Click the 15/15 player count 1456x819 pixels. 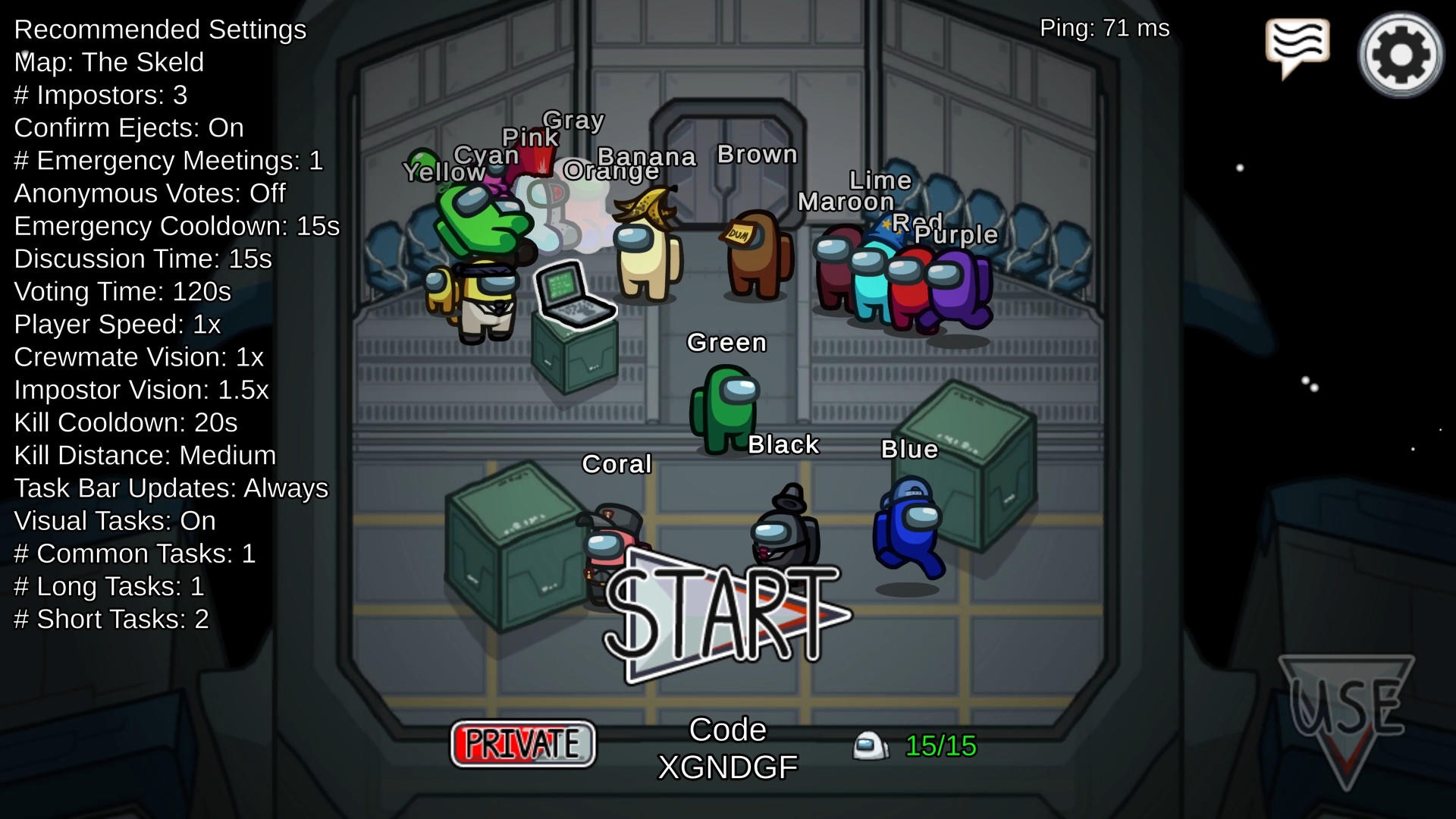pos(940,746)
